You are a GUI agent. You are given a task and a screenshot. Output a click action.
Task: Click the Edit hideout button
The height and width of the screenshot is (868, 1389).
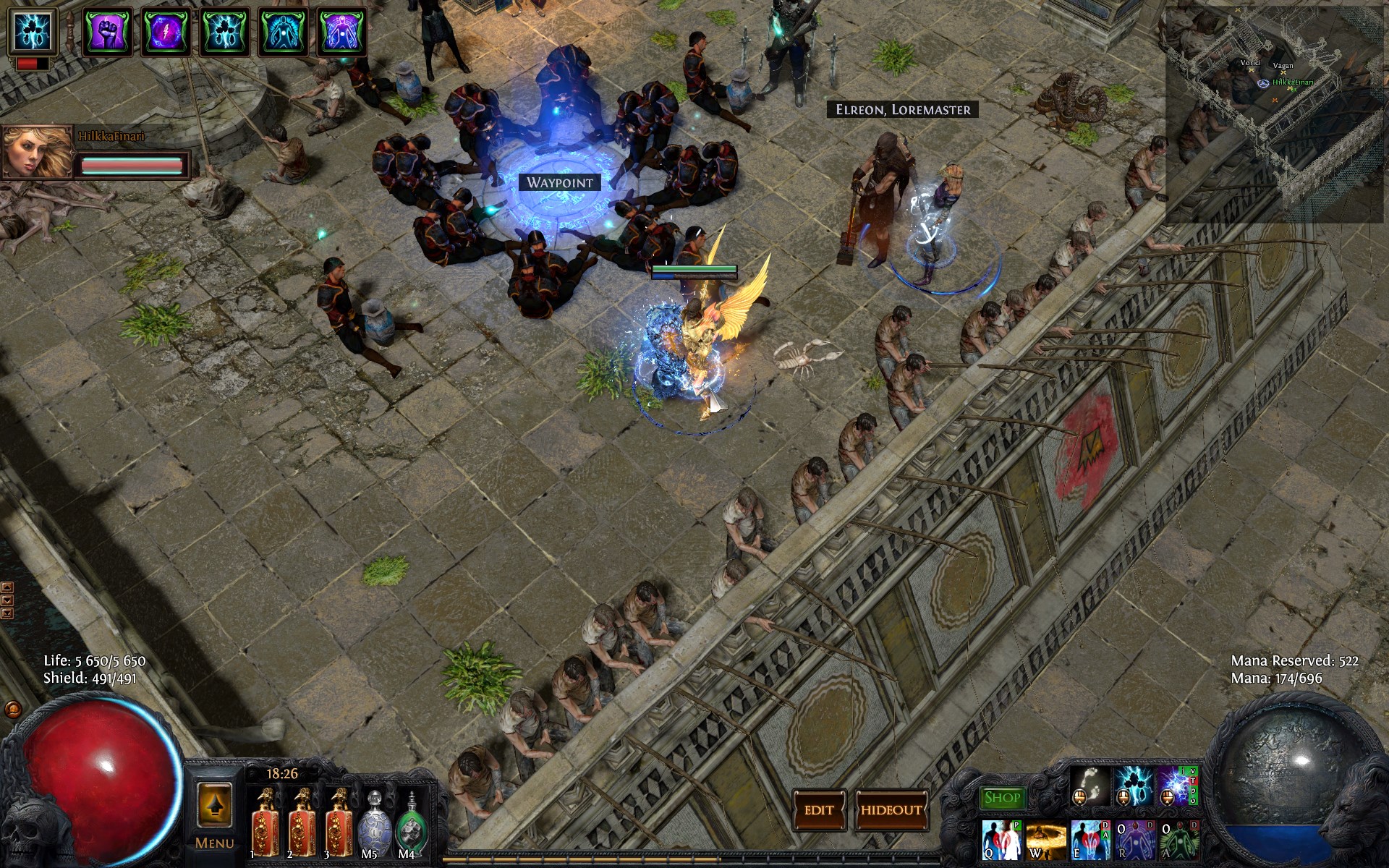(819, 810)
